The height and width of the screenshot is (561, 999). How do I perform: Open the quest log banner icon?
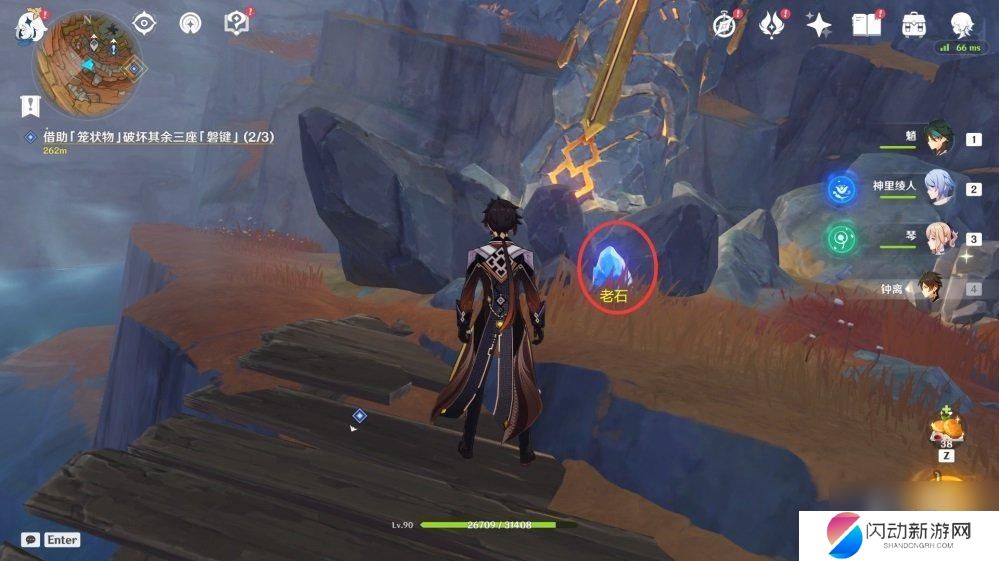pos(30,105)
